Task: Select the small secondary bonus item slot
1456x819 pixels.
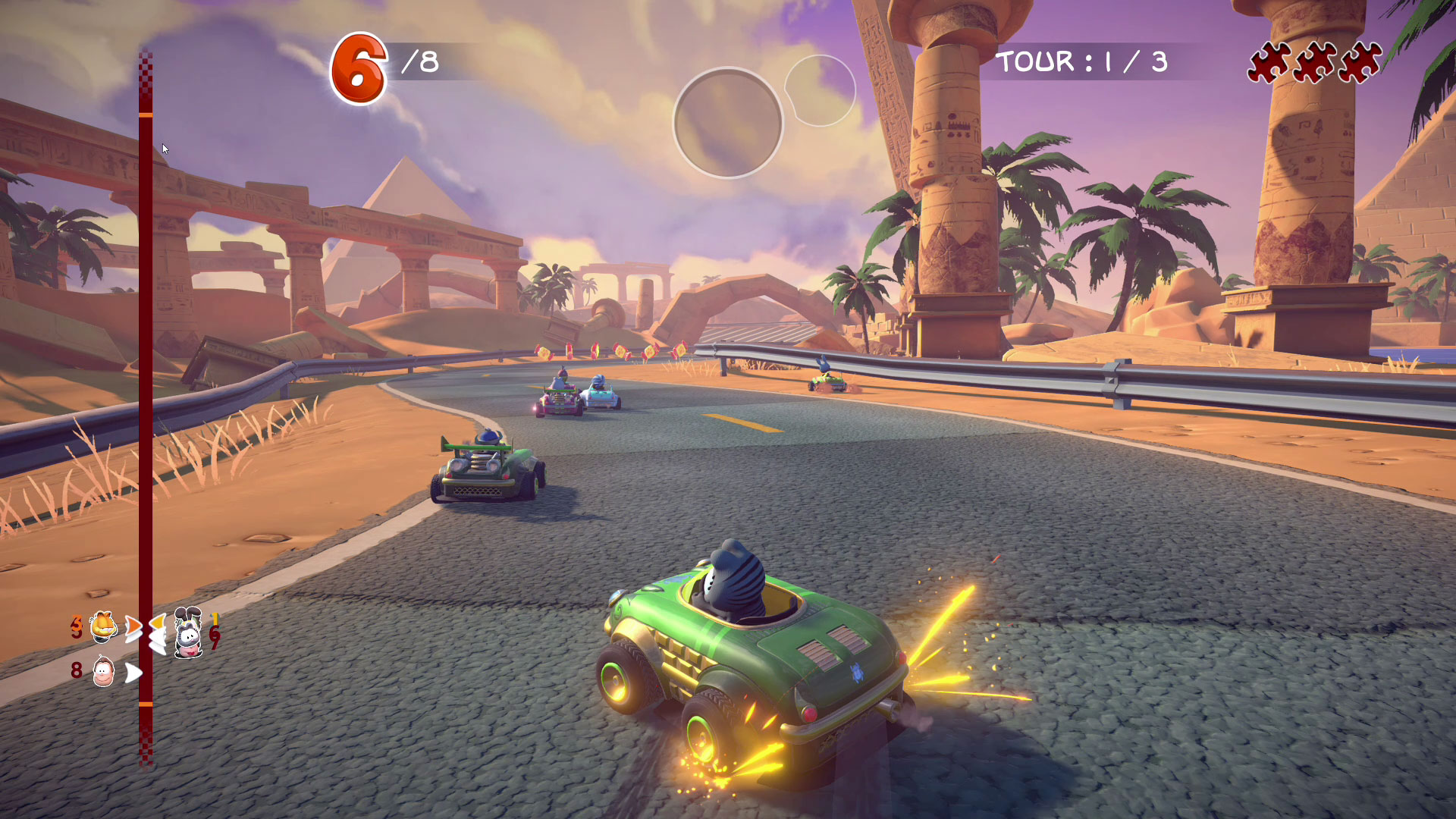Action: click(821, 90)
